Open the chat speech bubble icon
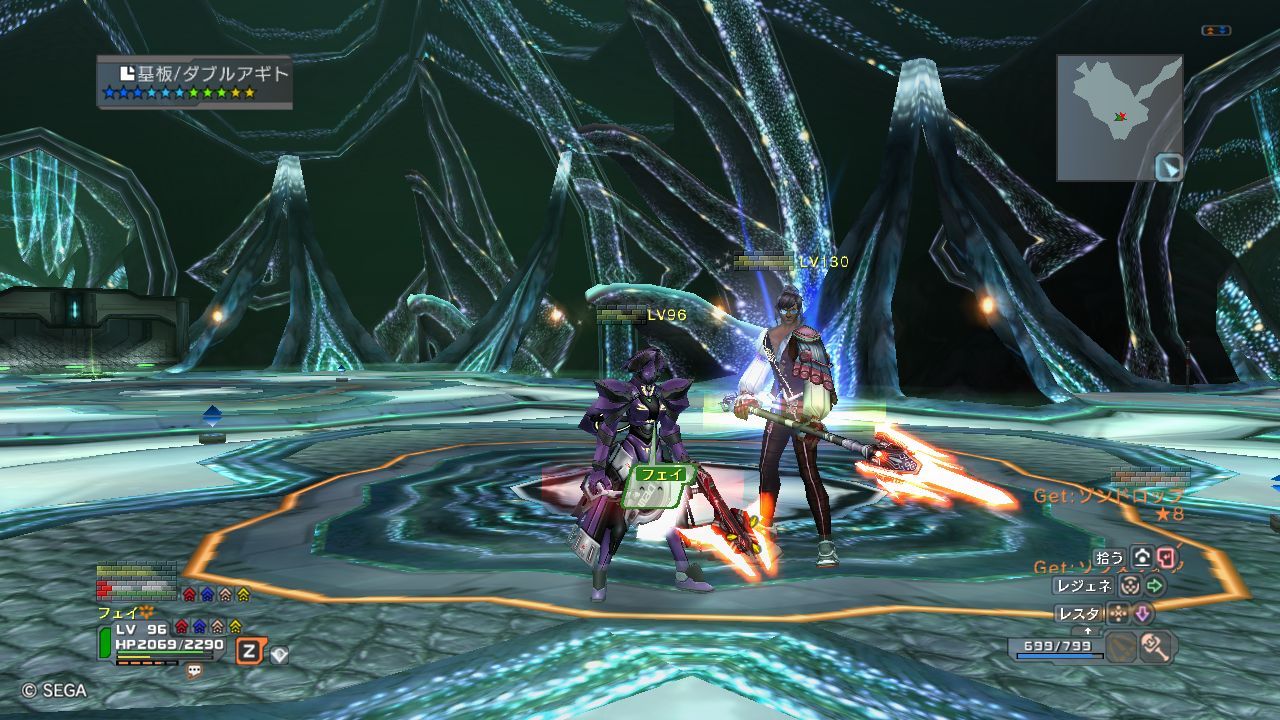Viewport: 1280px width, 720px height. pyautogui.click(x=194, y=671)
